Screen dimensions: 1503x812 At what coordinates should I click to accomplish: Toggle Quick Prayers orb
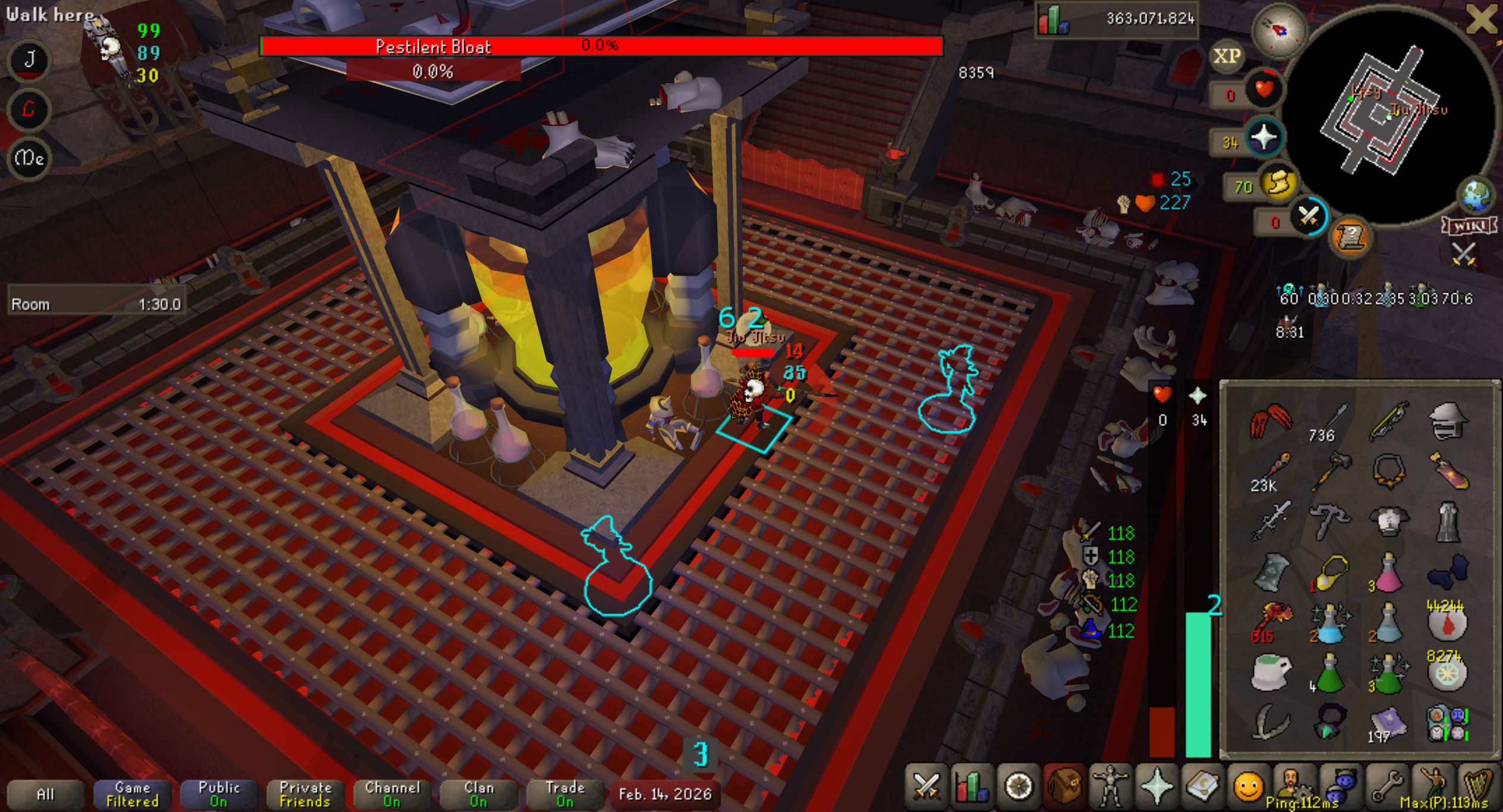1263,138
